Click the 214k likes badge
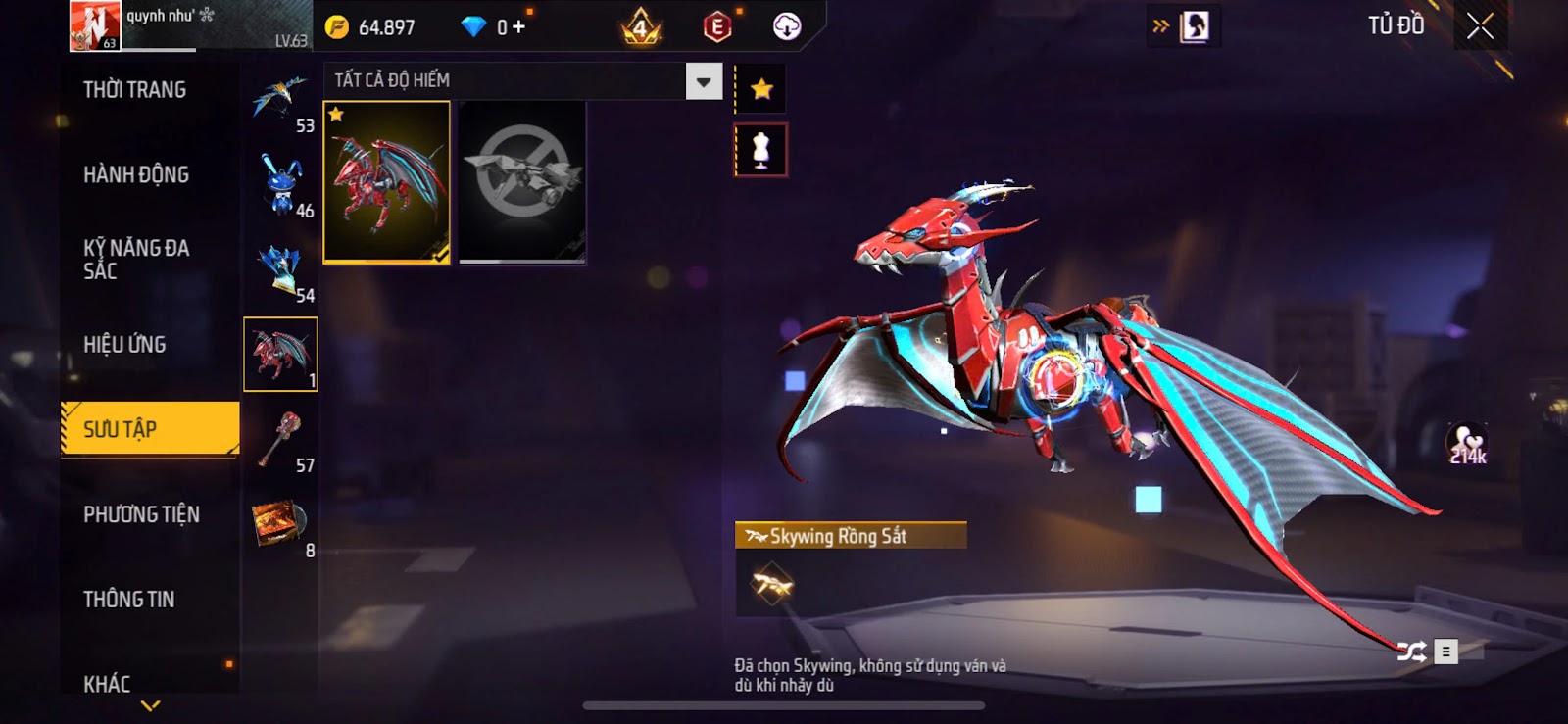The width and height of the screenshot is (1568, 724). click(1465, 441)
